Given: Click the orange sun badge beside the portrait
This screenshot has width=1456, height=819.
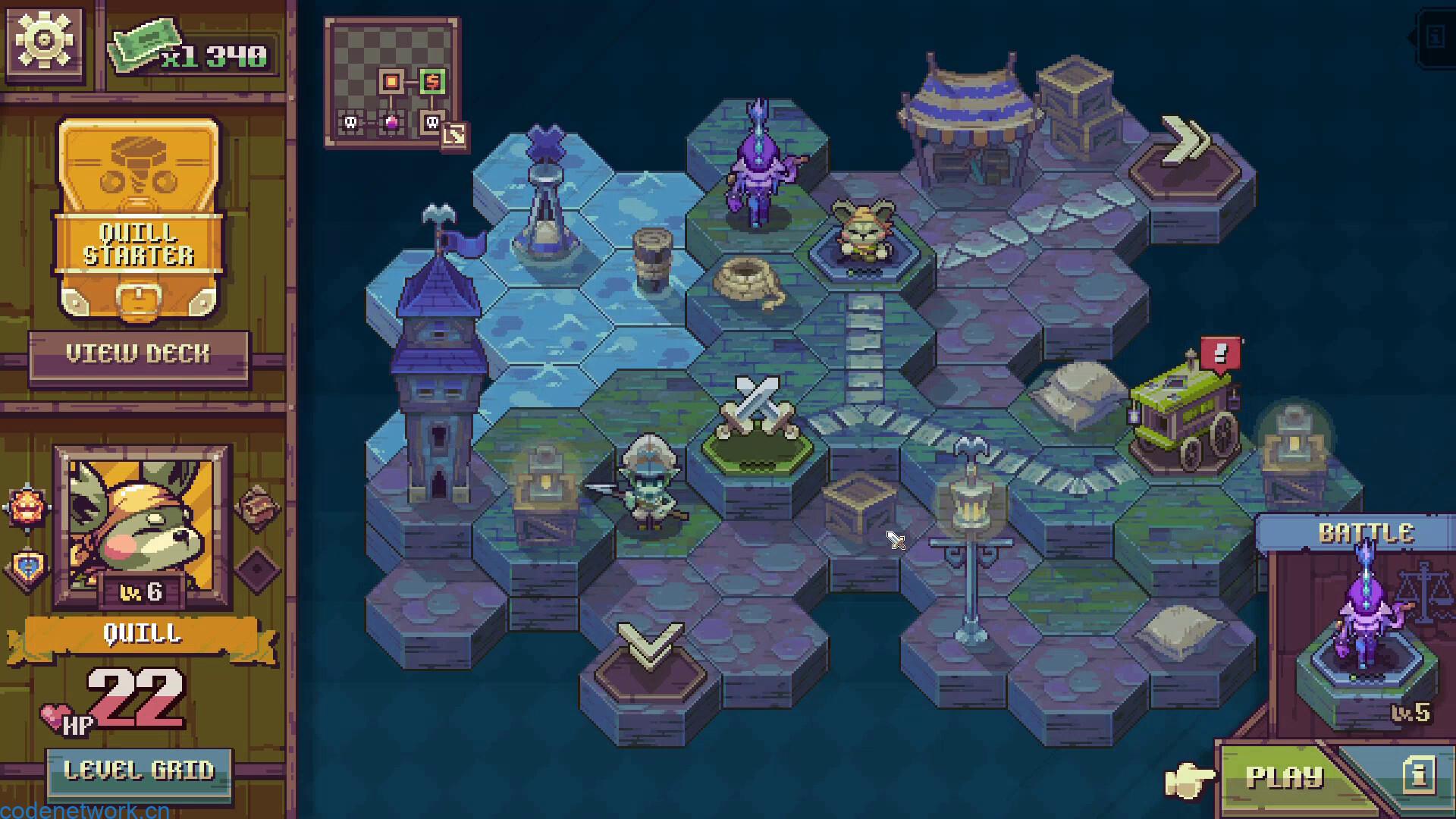Looking at the screenshot, I should point(28,507).
